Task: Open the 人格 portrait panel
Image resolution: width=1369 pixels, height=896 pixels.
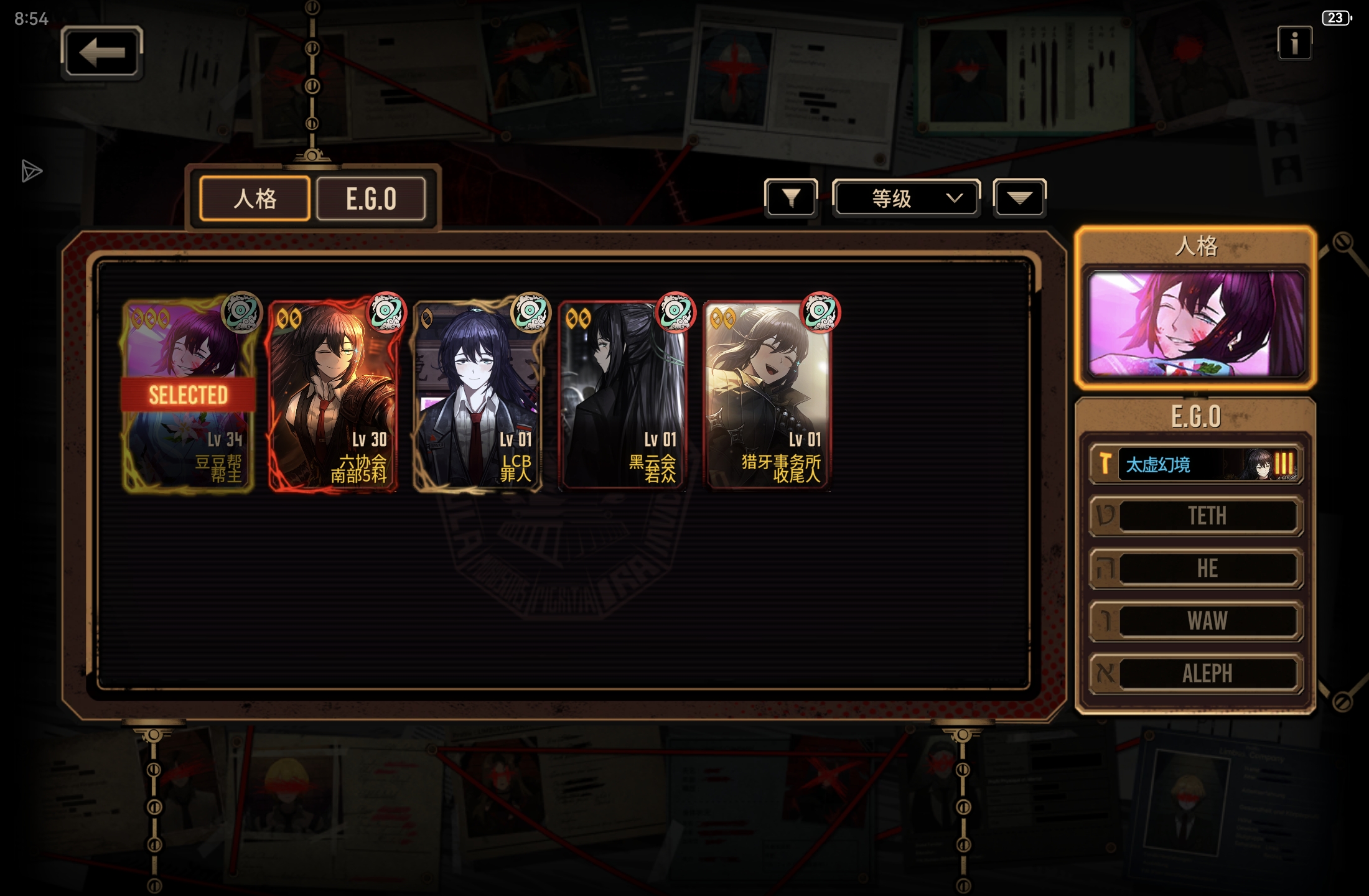Action: pos(1195,324)
